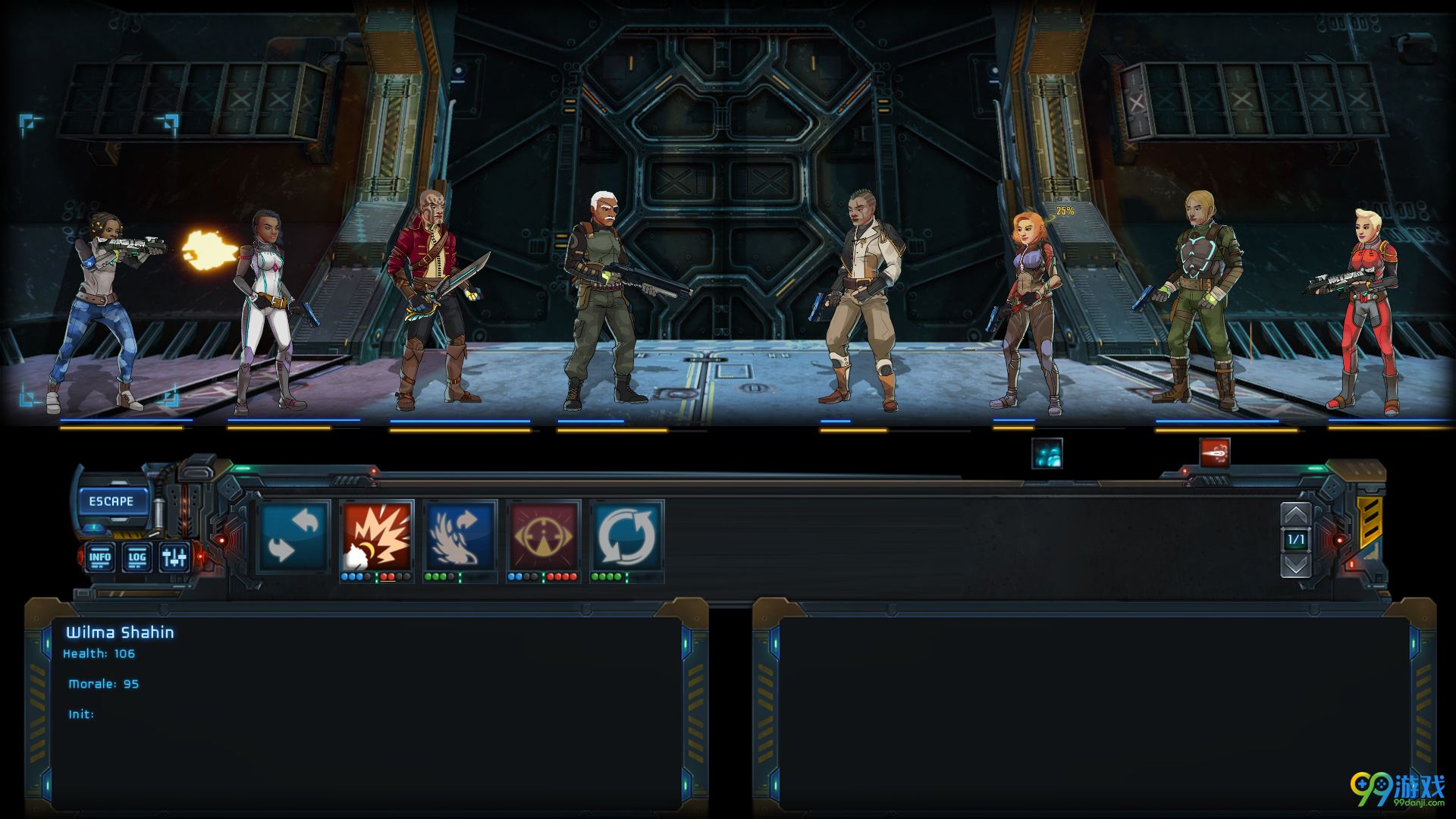Viewport: 1456px width, 819px height.
Task: Go to the previous ability page arrow
Action: [x=1295, y=516]
